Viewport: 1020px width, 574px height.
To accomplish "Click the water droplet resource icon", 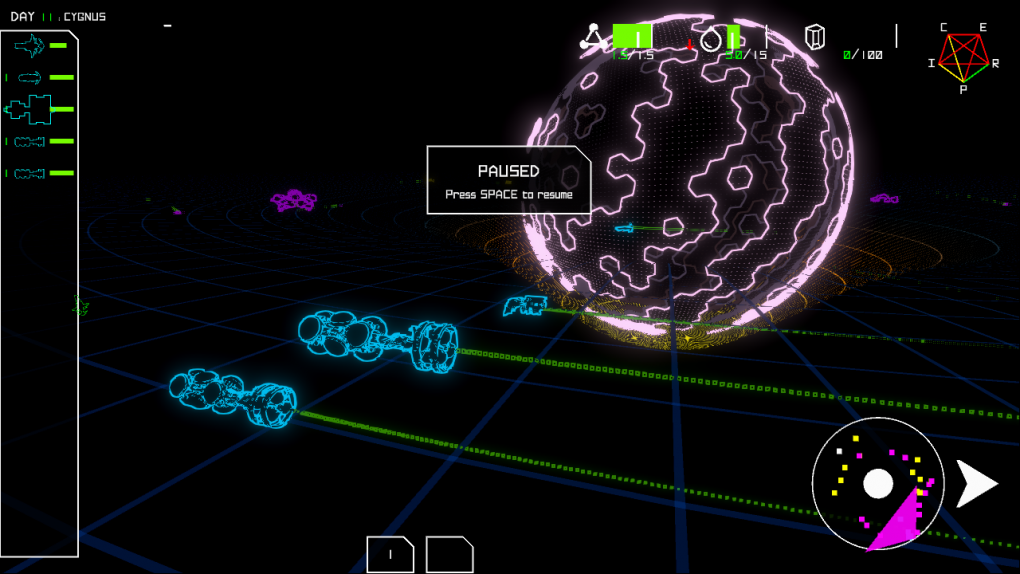I will (710, 39).
